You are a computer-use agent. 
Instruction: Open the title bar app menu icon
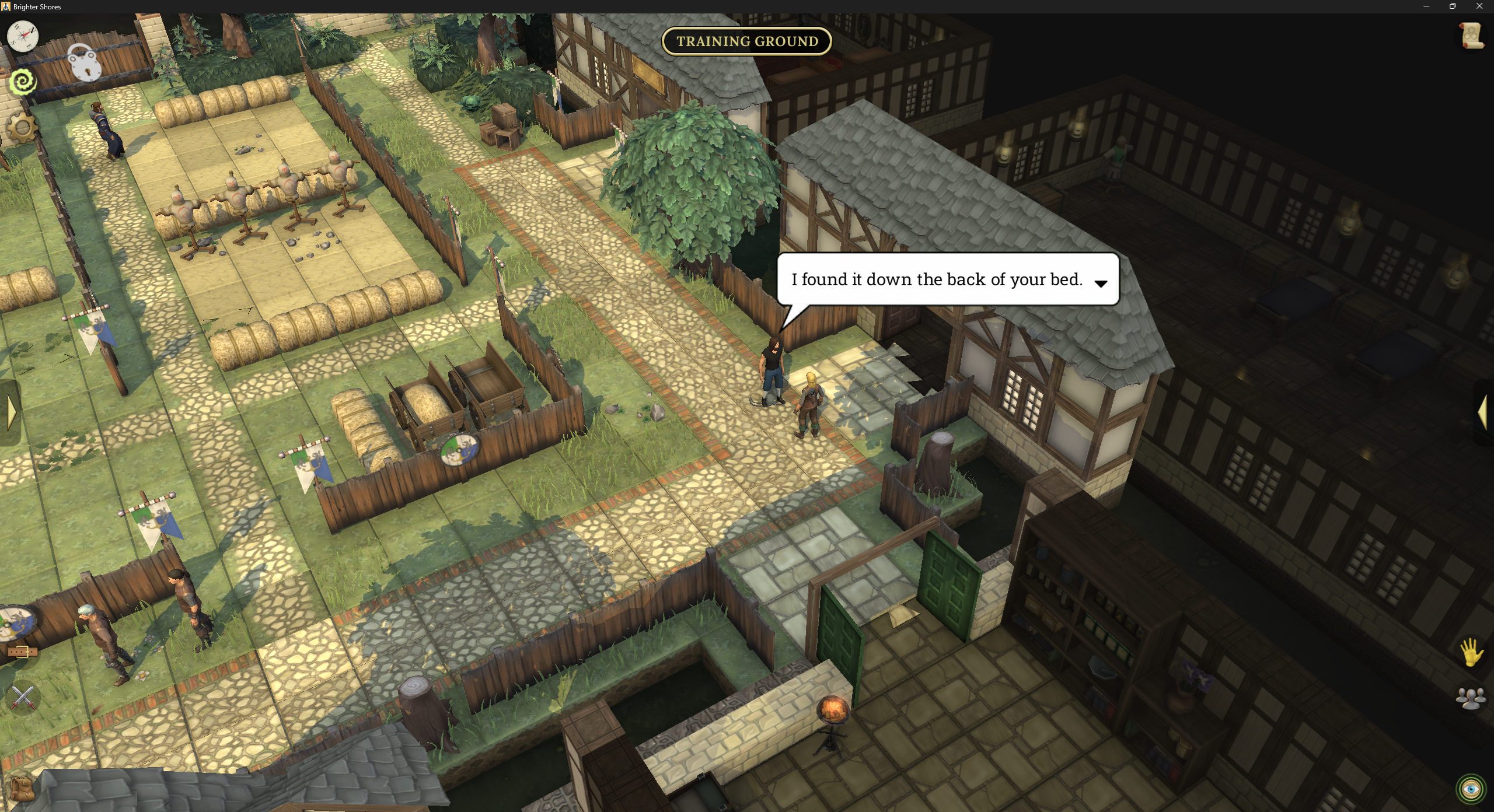(7, 6)
